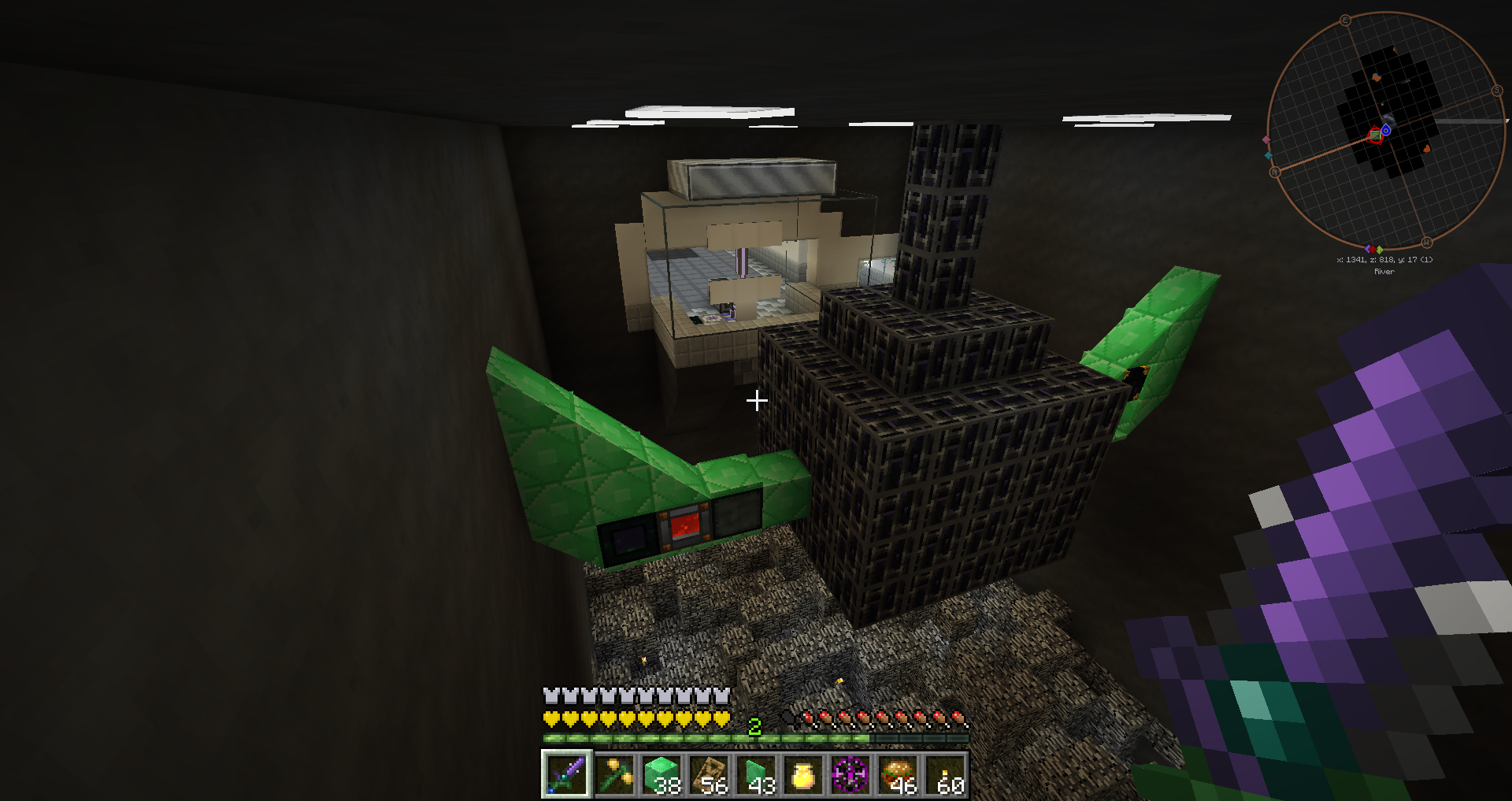Choose the emerald block stack of 38

[x=661, y=773]
